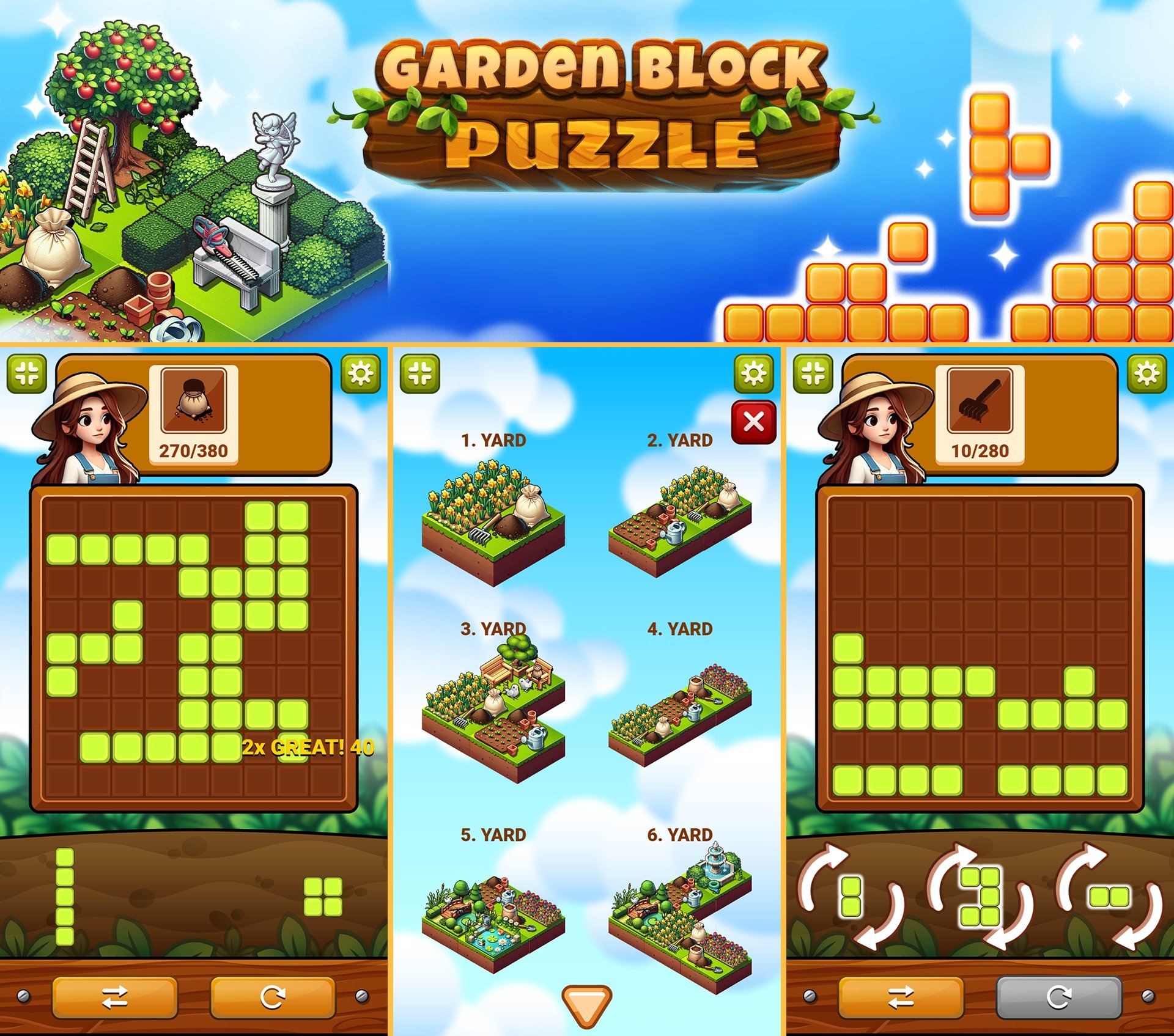The height and width of the screenshot is (1036, 1174).
Task: Click the greyed-out circular arrow button
Action: [1058, 997]
